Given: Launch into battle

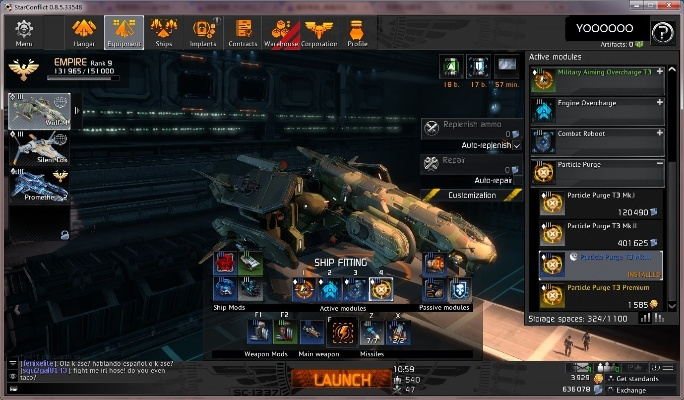Looking at the screenshot, I should click(342, 380).
